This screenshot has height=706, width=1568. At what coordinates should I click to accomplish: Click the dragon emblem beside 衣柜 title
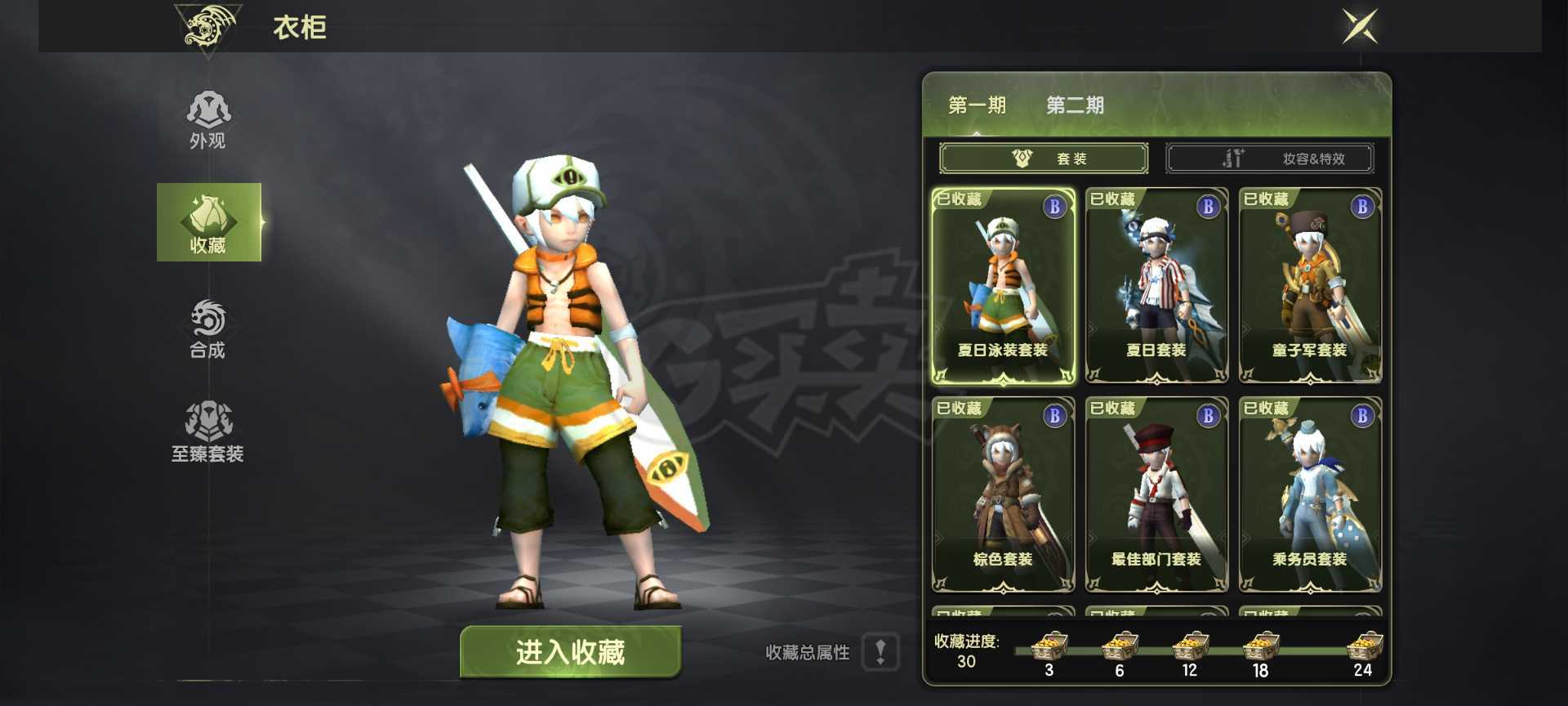[207, 27]
